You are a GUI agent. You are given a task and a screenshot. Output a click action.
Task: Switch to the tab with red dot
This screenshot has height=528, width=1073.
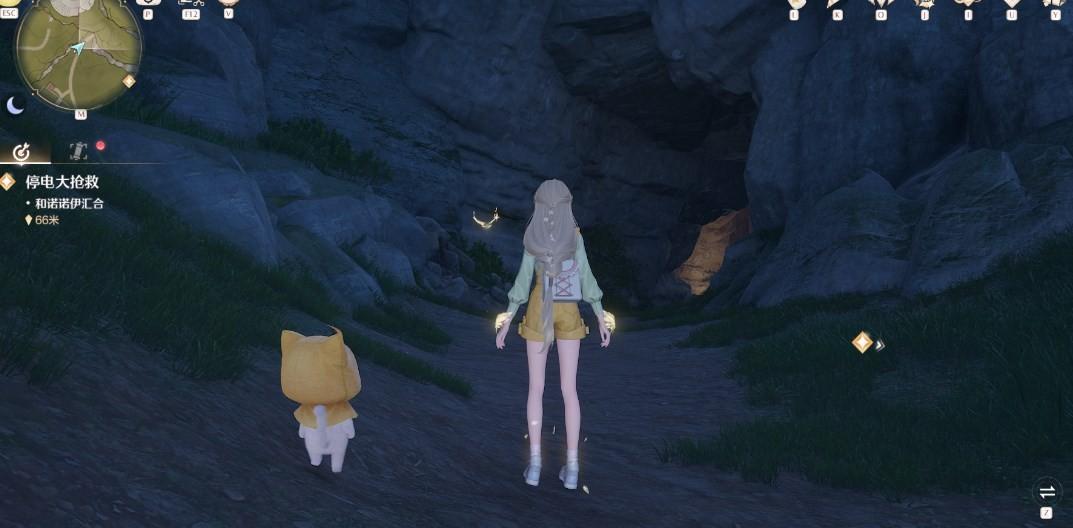coord(80,151)
